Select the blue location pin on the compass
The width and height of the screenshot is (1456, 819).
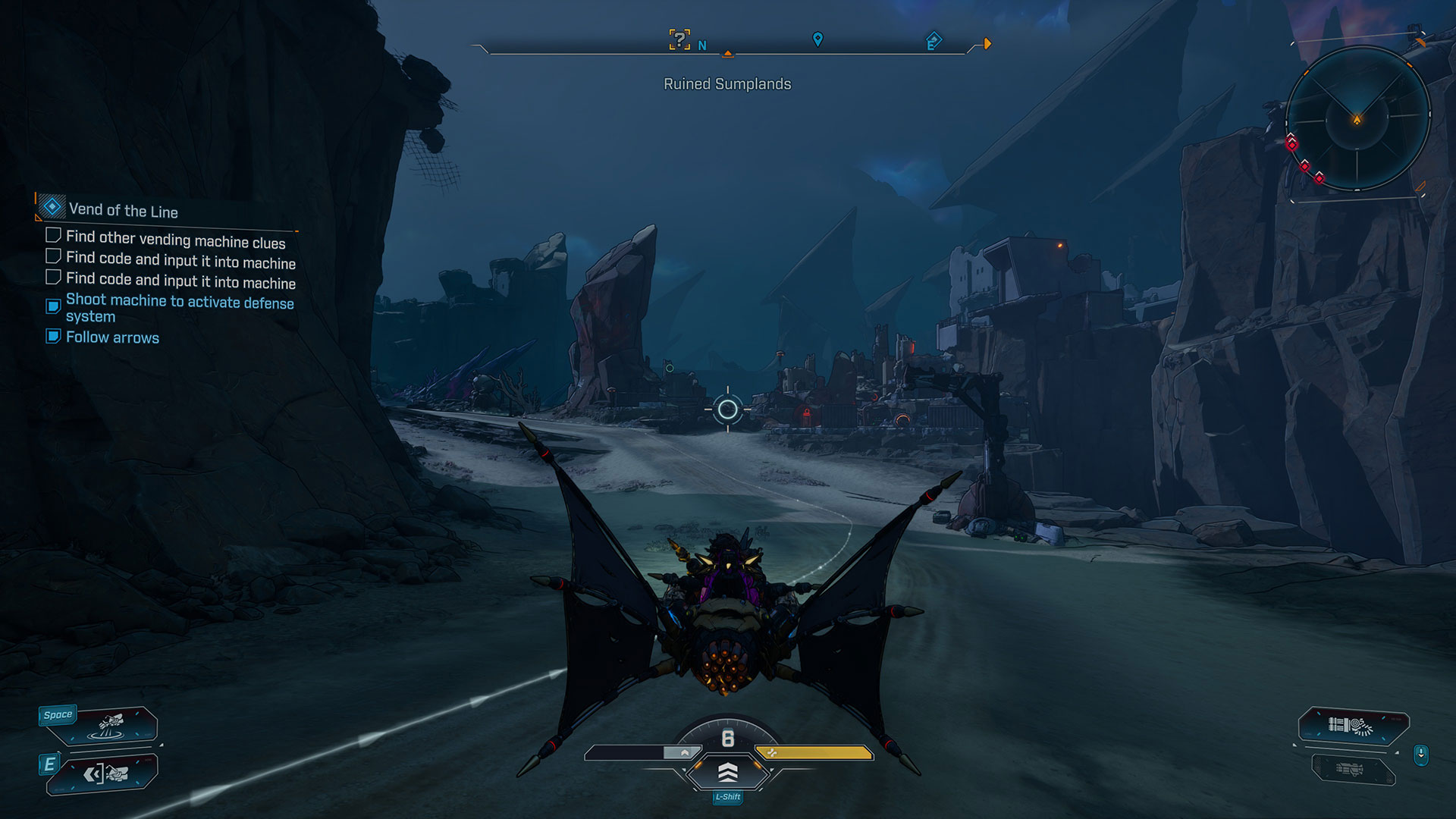(817, 39)
